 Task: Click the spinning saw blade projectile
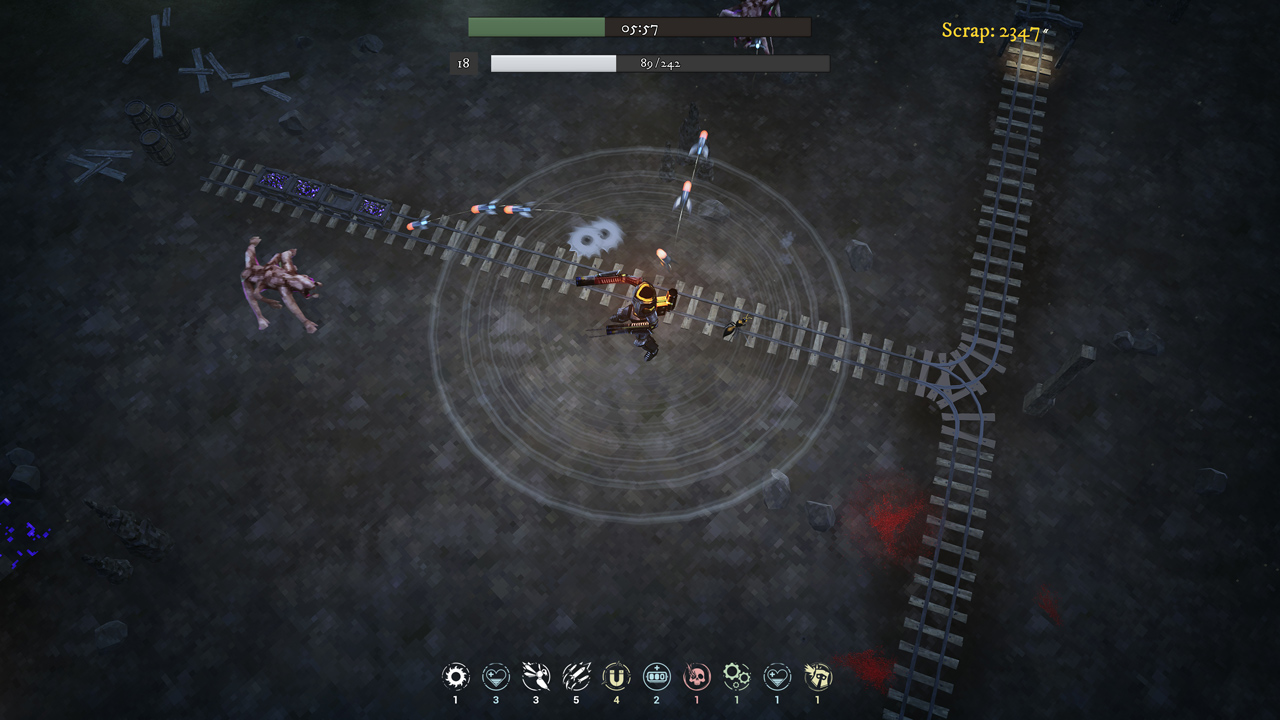(x=597, y=236)
